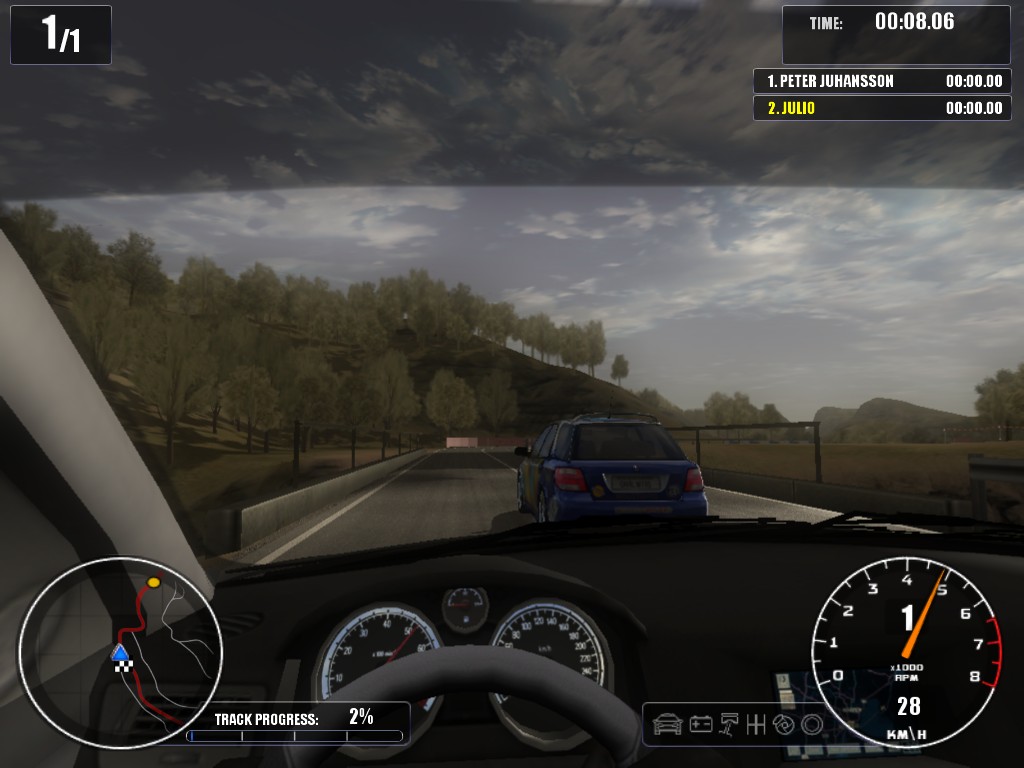Click the tyre damage icon
Image resolution: width=1024 pixels, height=768 pixels.
(811, 723)
